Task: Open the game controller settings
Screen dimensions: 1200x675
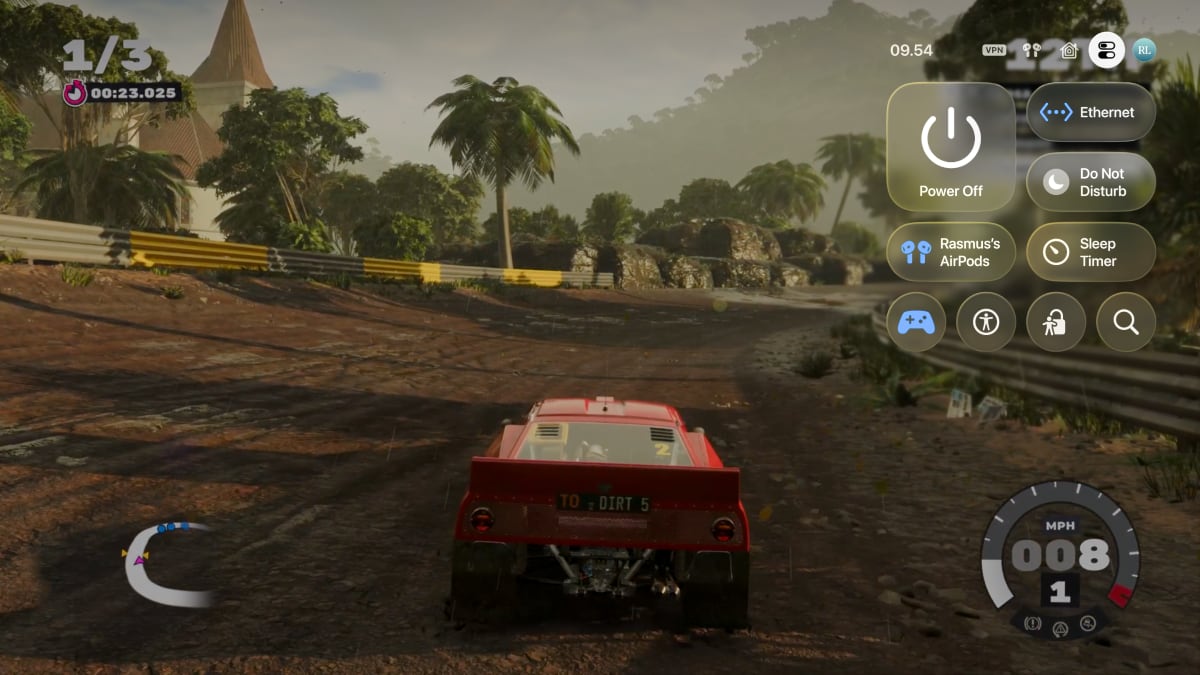Action: [916, 322]
